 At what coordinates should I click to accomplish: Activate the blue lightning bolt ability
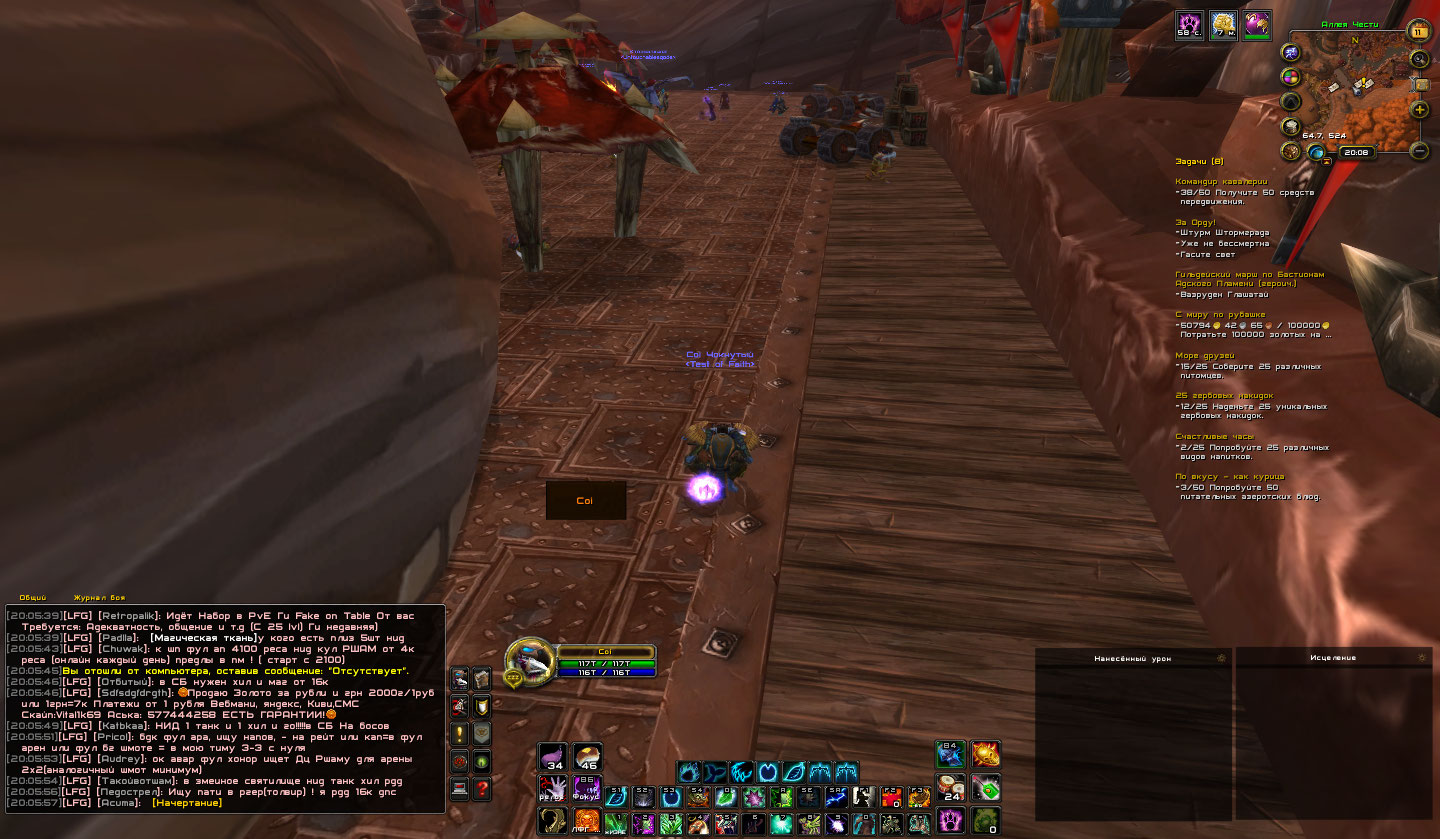pos(837,796)
